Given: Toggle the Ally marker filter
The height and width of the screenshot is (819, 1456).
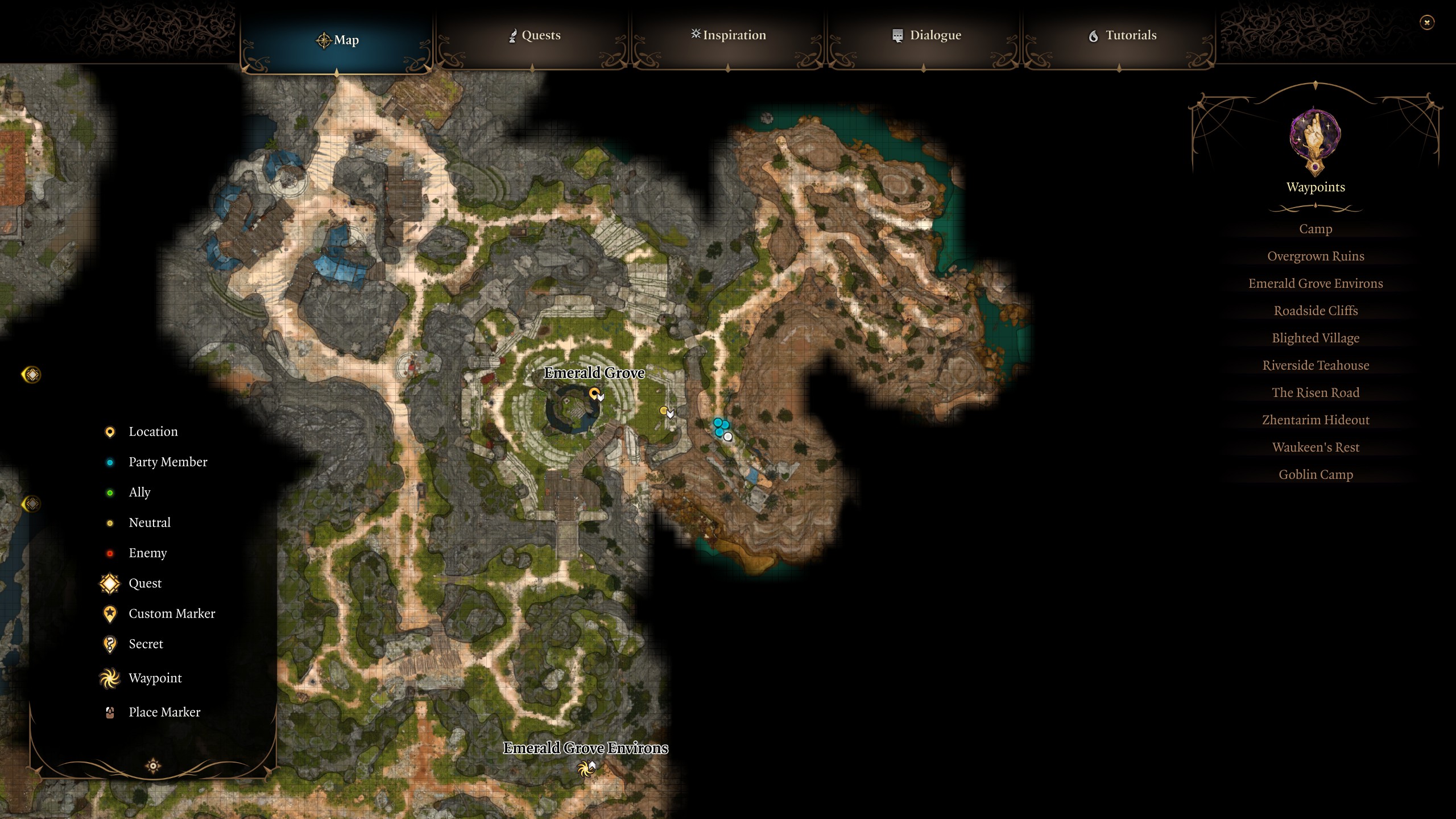Looking at the screenshot, I should coord(110,492).
